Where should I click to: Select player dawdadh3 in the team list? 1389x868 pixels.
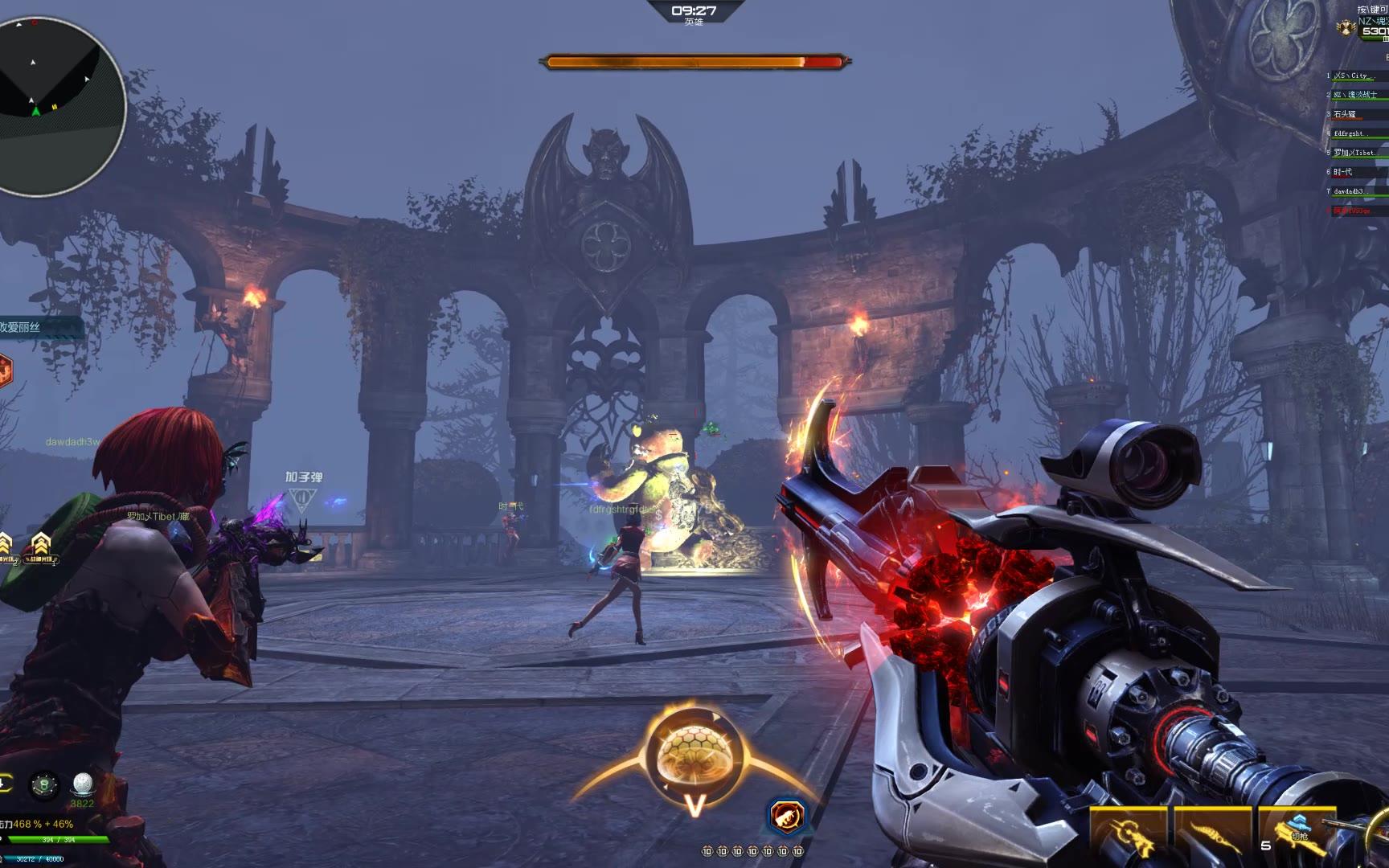click(x=1350, y=191)
